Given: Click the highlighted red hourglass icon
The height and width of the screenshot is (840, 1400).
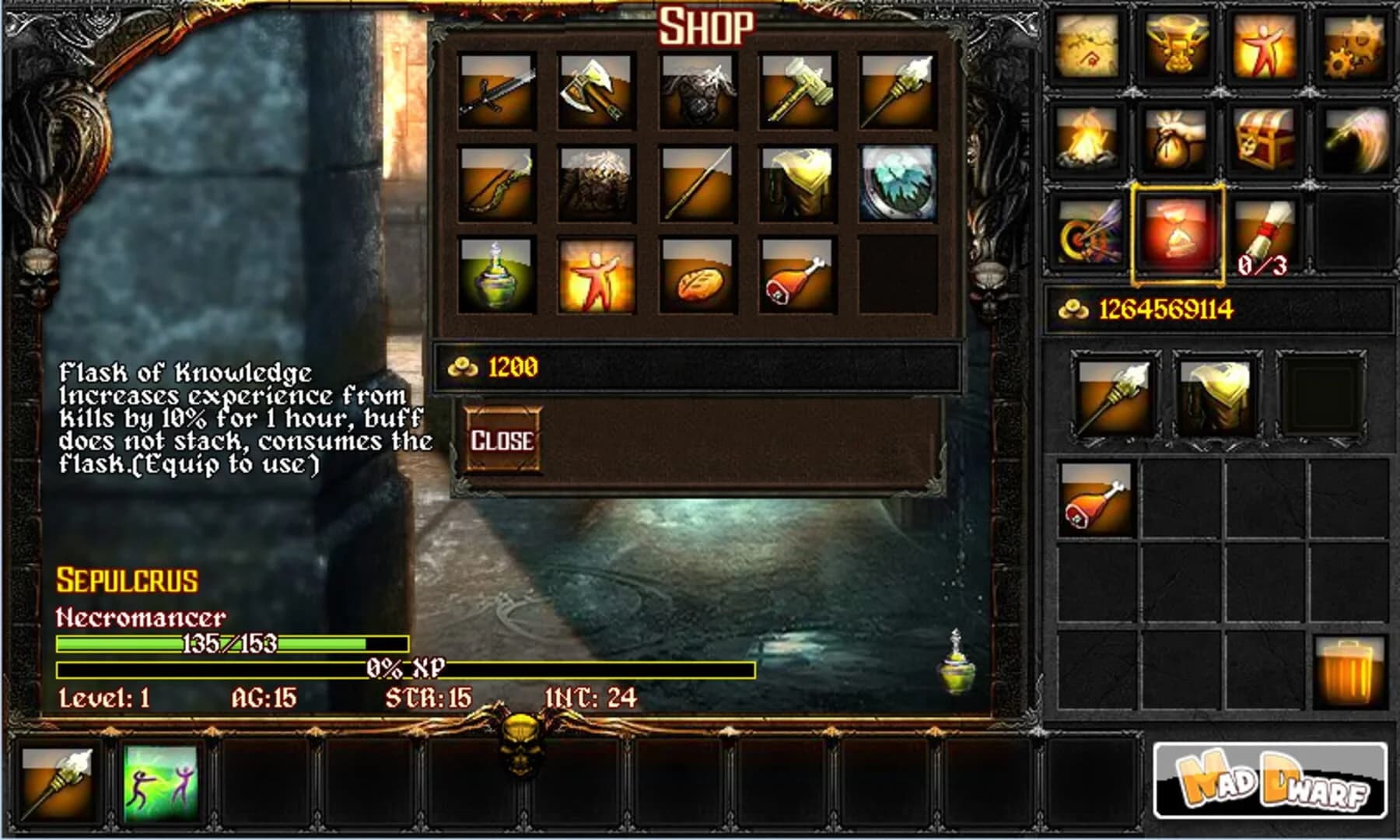Looking at the screenshot, I should 1176,233.
